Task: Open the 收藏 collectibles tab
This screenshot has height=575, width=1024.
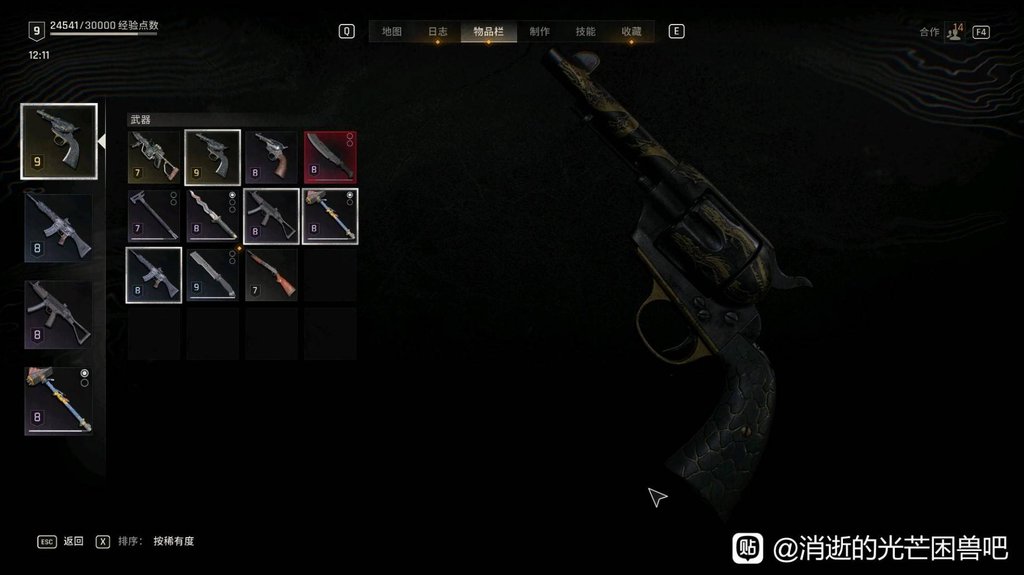Action: click(631, 31)
